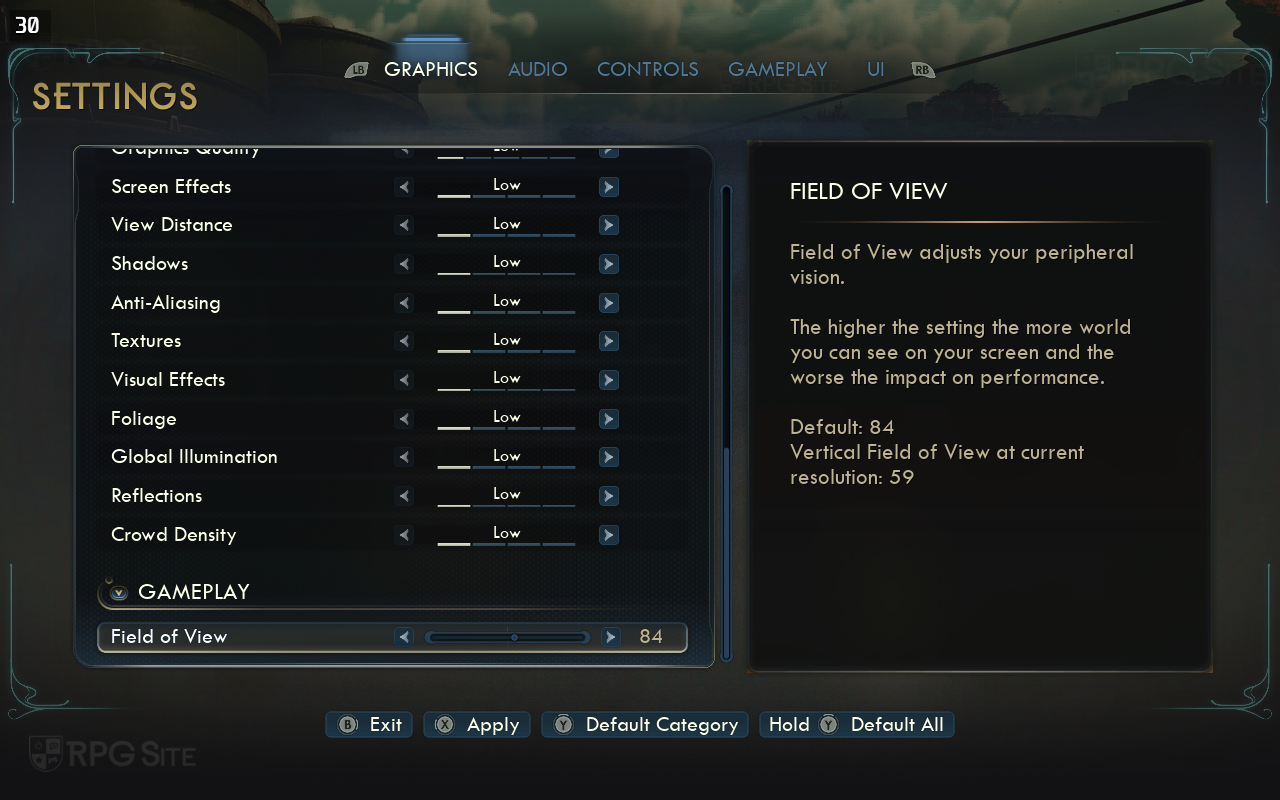The width and height of the screenshot is (1280, 800).
Task: Open the Controls settings tab
Action: coord(647,69)
